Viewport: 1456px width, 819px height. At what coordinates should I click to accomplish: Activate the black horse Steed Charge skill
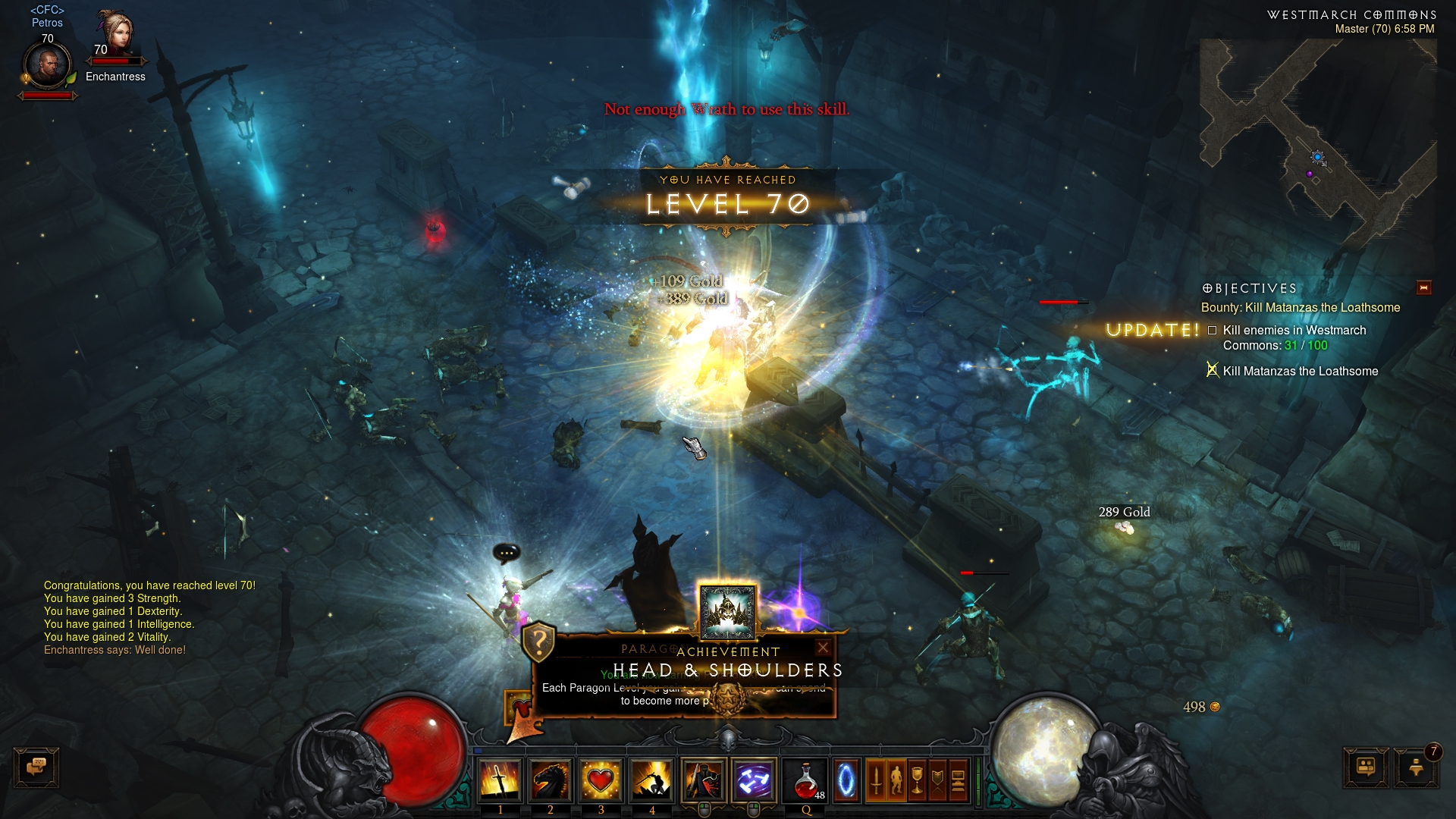551,780
